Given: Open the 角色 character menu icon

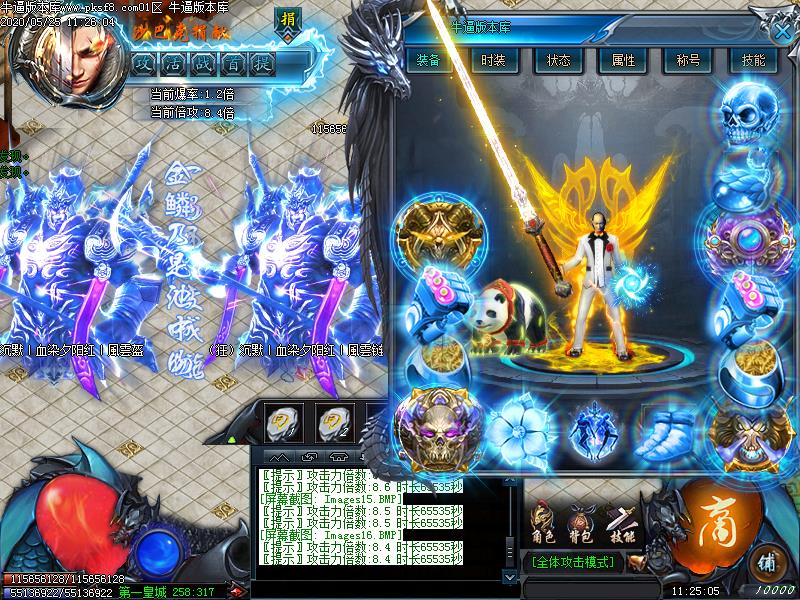Looking at the screenshot, I should (543, 519).
